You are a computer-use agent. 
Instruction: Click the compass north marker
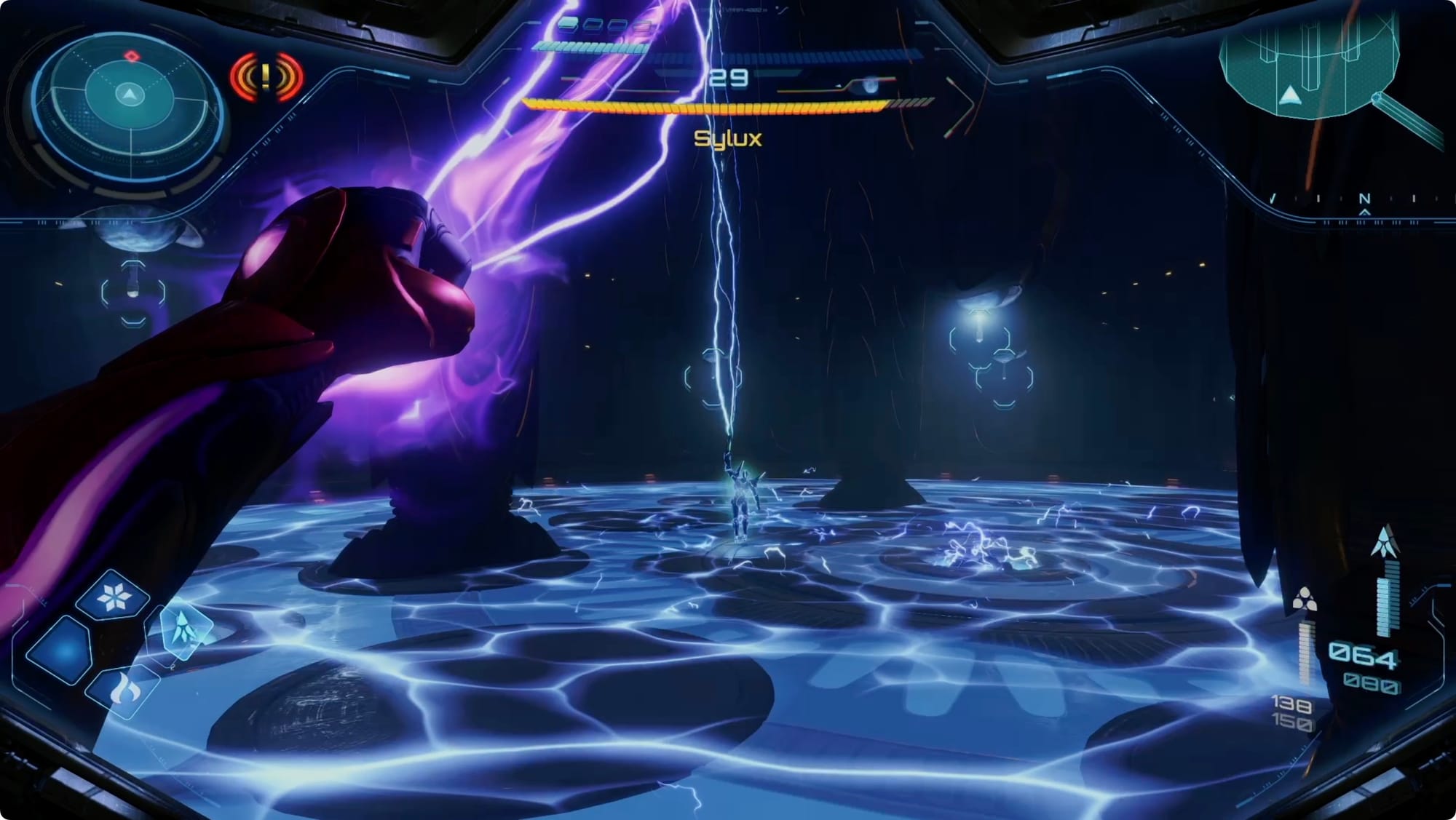[1364, 199]
